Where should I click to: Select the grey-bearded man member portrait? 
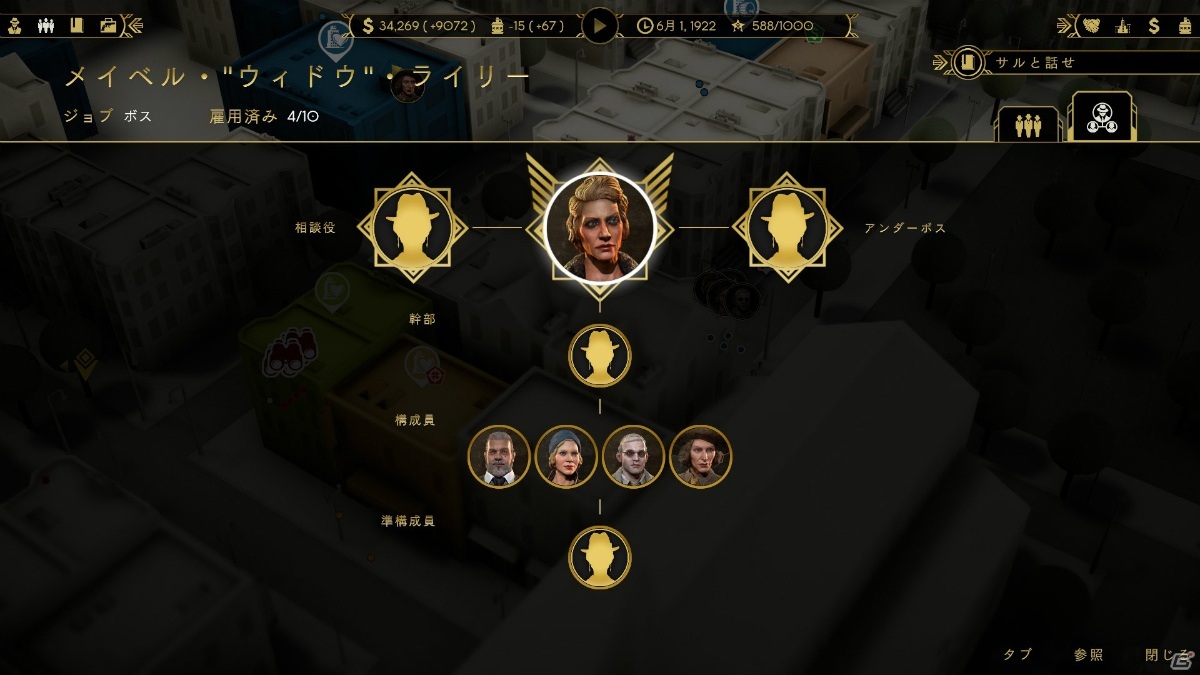click(x=499, y=456)
